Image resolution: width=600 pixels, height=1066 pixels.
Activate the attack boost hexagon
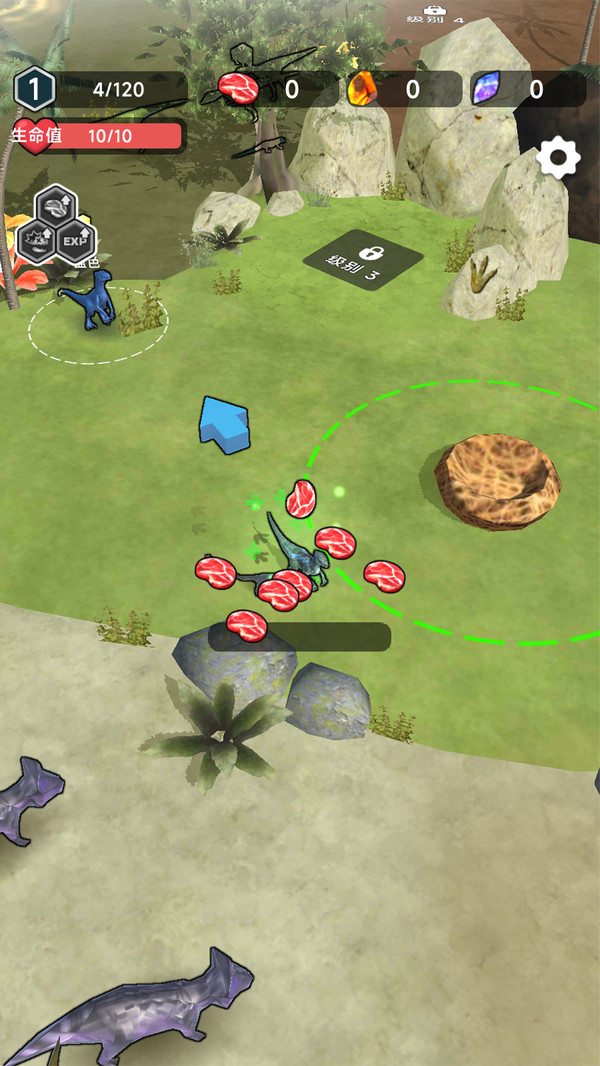tap(35, 241)
